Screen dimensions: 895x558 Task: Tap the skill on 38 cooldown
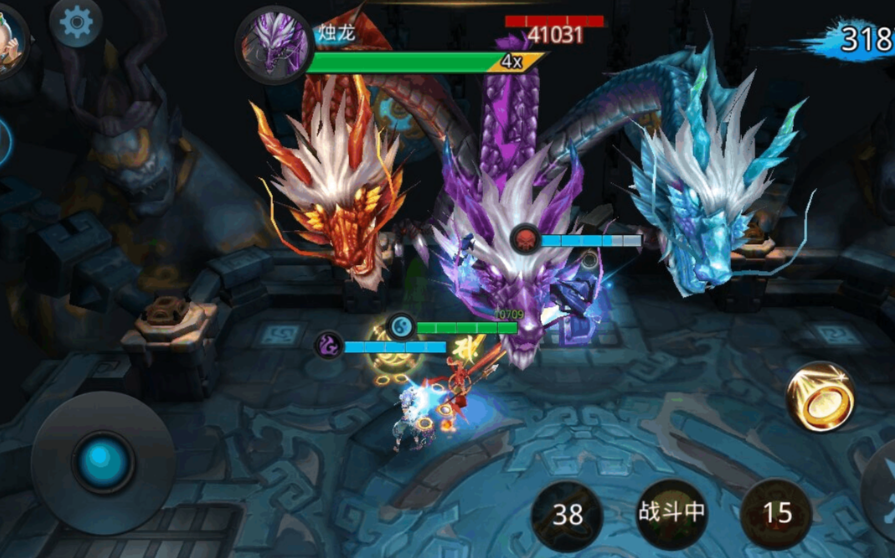568,514
